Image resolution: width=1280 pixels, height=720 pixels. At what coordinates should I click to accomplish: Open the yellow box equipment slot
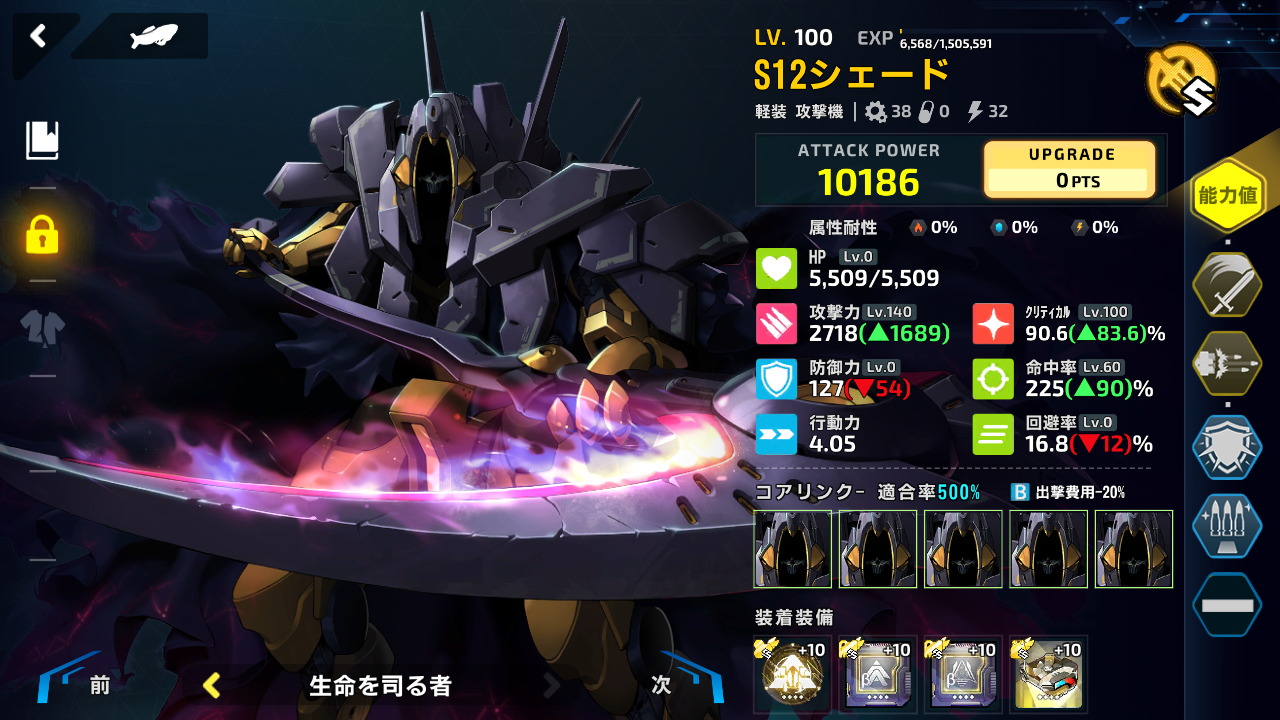tap(1048, 675)
